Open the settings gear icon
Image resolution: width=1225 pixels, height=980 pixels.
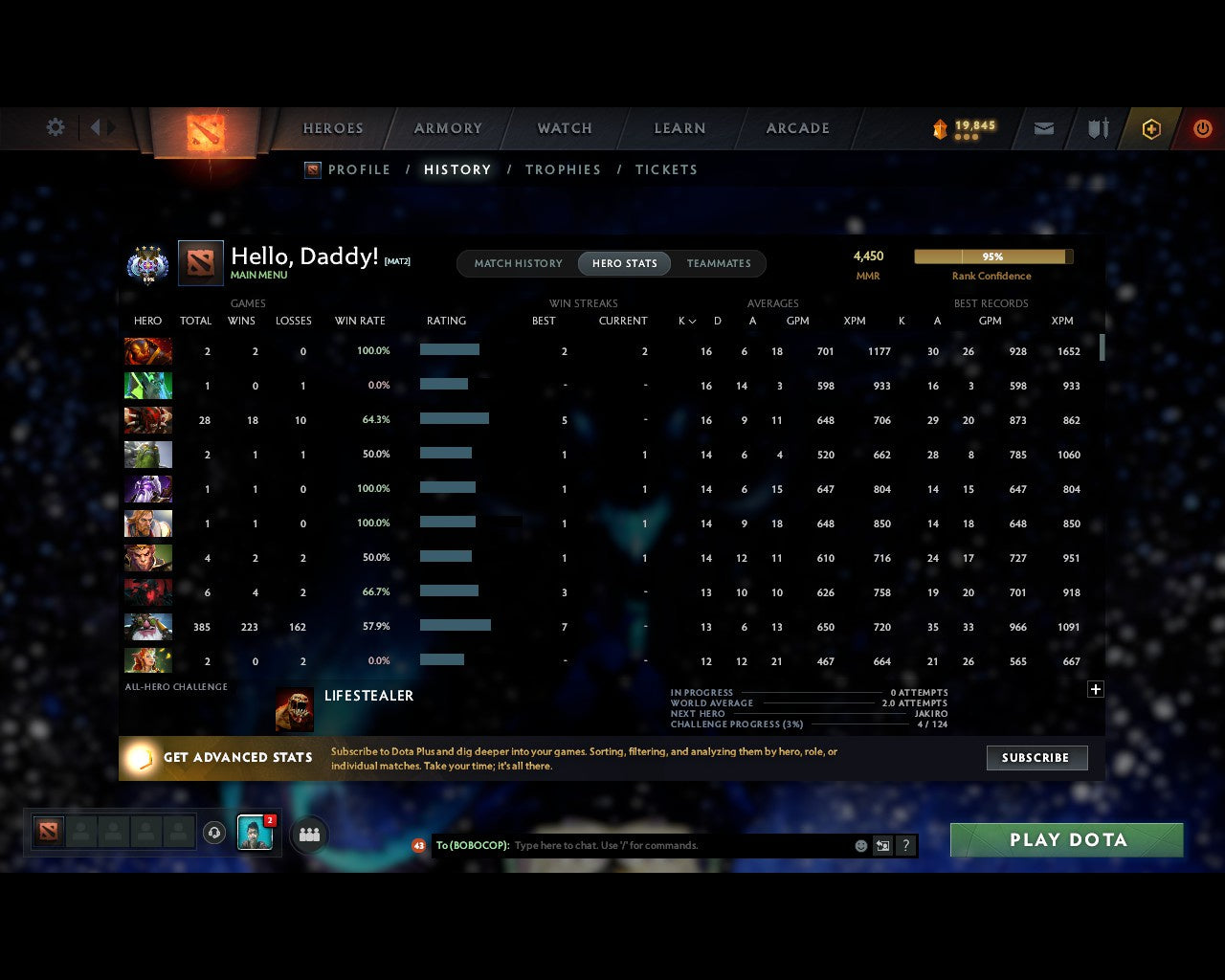(55, 127)
